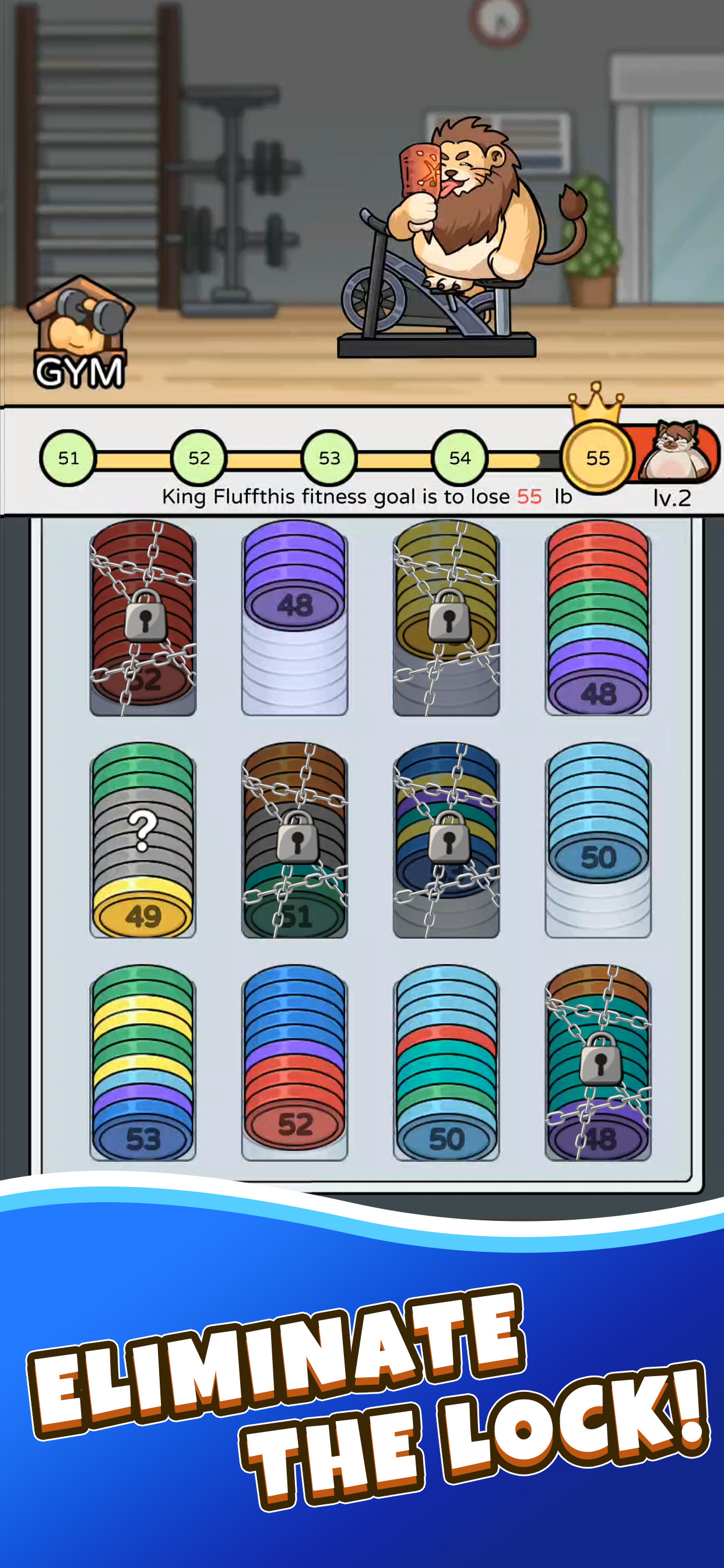Choose the all light-blue stack labeled 50
The image size is (724, 1568).
click(598, 839)
